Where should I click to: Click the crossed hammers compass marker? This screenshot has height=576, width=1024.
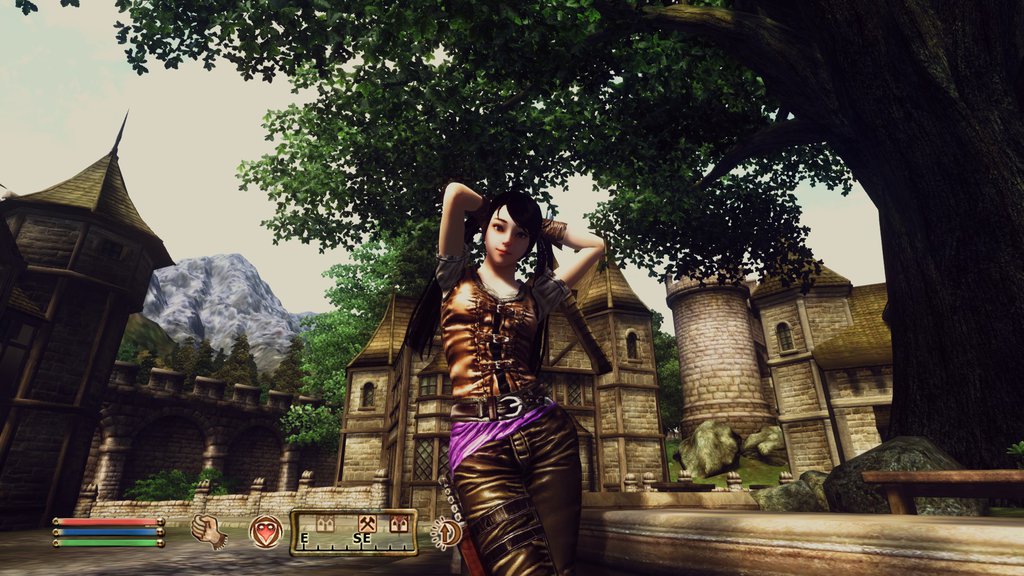[x=367, y=523]
